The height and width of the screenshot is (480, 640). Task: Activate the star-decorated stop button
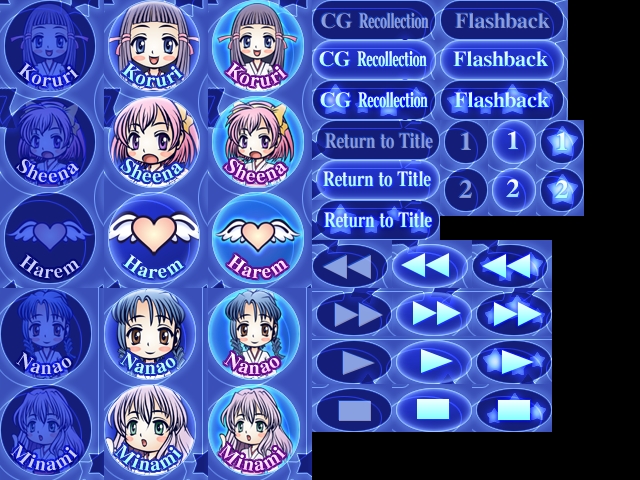pyautogui.click(x=513, y=409)
